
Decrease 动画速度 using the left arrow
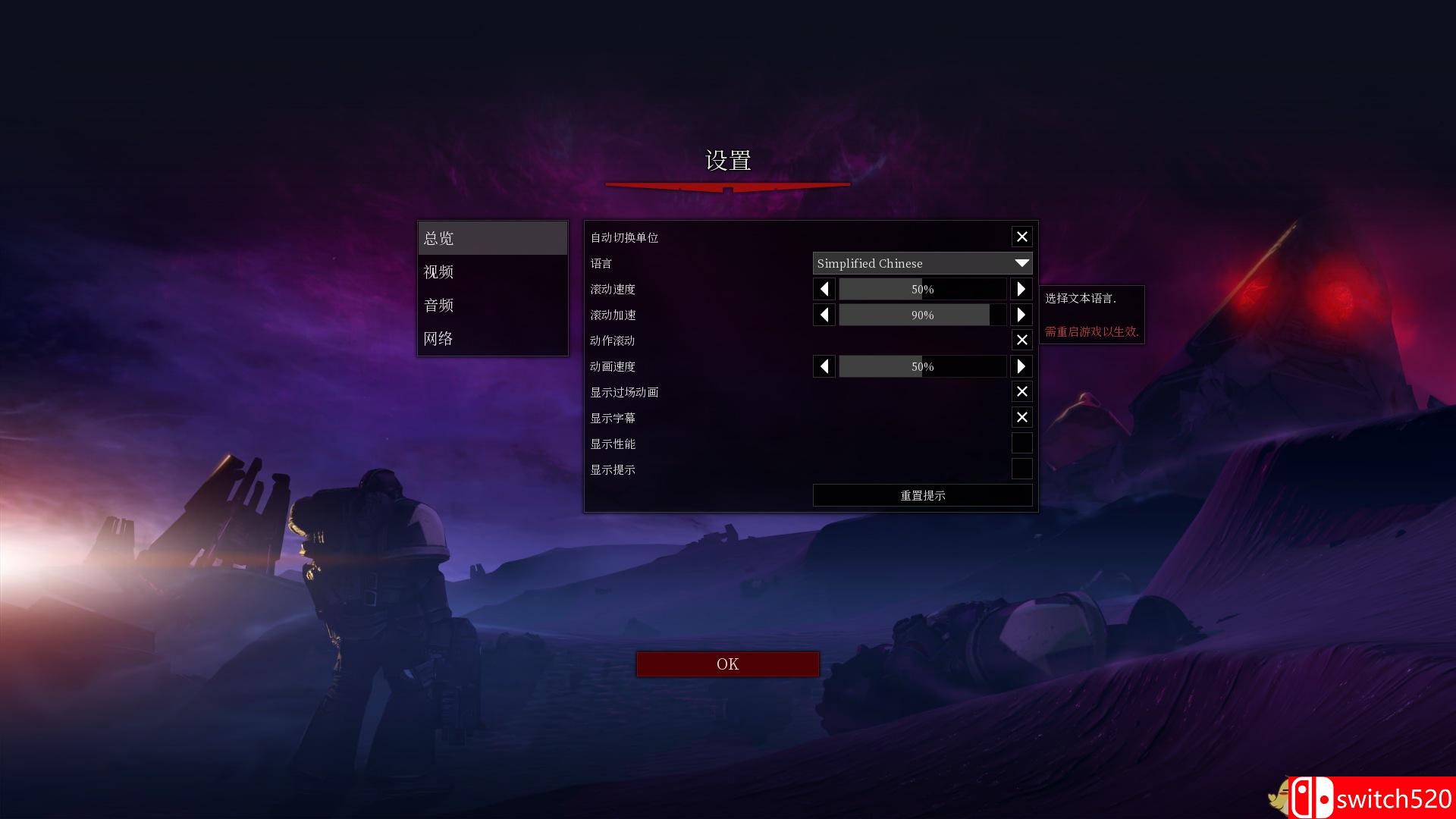[824, 366]
